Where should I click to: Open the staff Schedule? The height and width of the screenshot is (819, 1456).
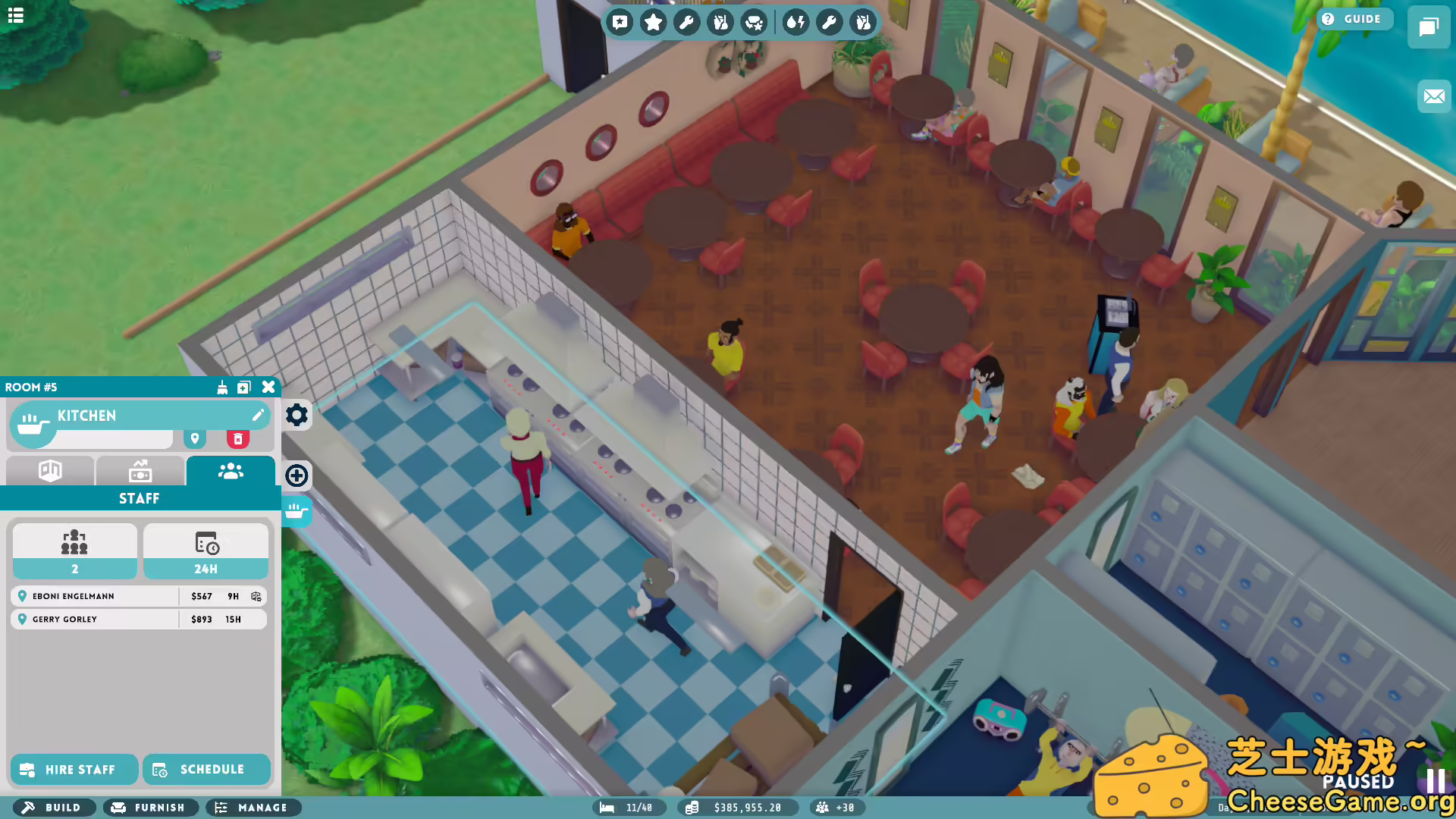[x=206, y=769]
